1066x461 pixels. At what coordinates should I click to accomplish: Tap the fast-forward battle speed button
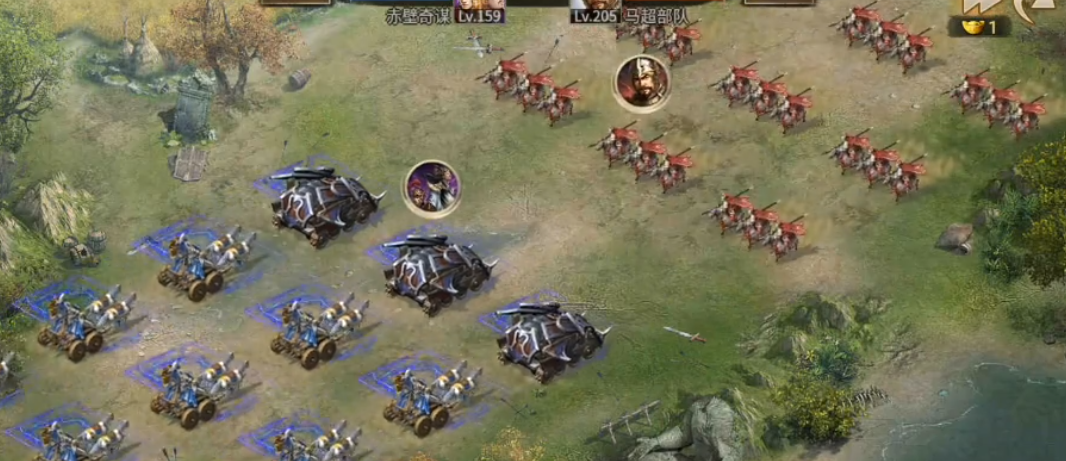pos(976,7)
